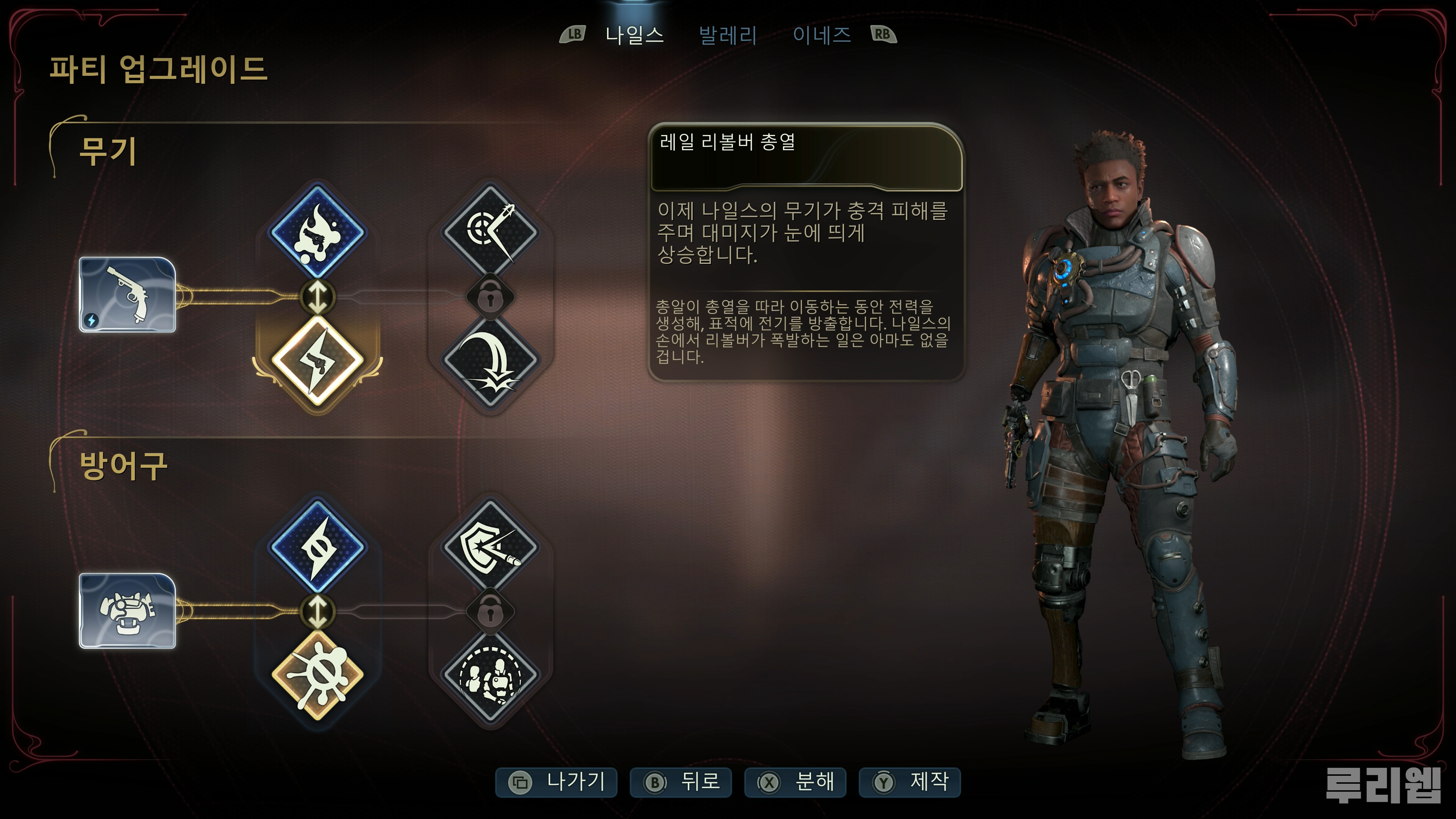The image size is (1456, 819).
Task: Select the lightning revolver upgrade
Action: pos(317,360)
